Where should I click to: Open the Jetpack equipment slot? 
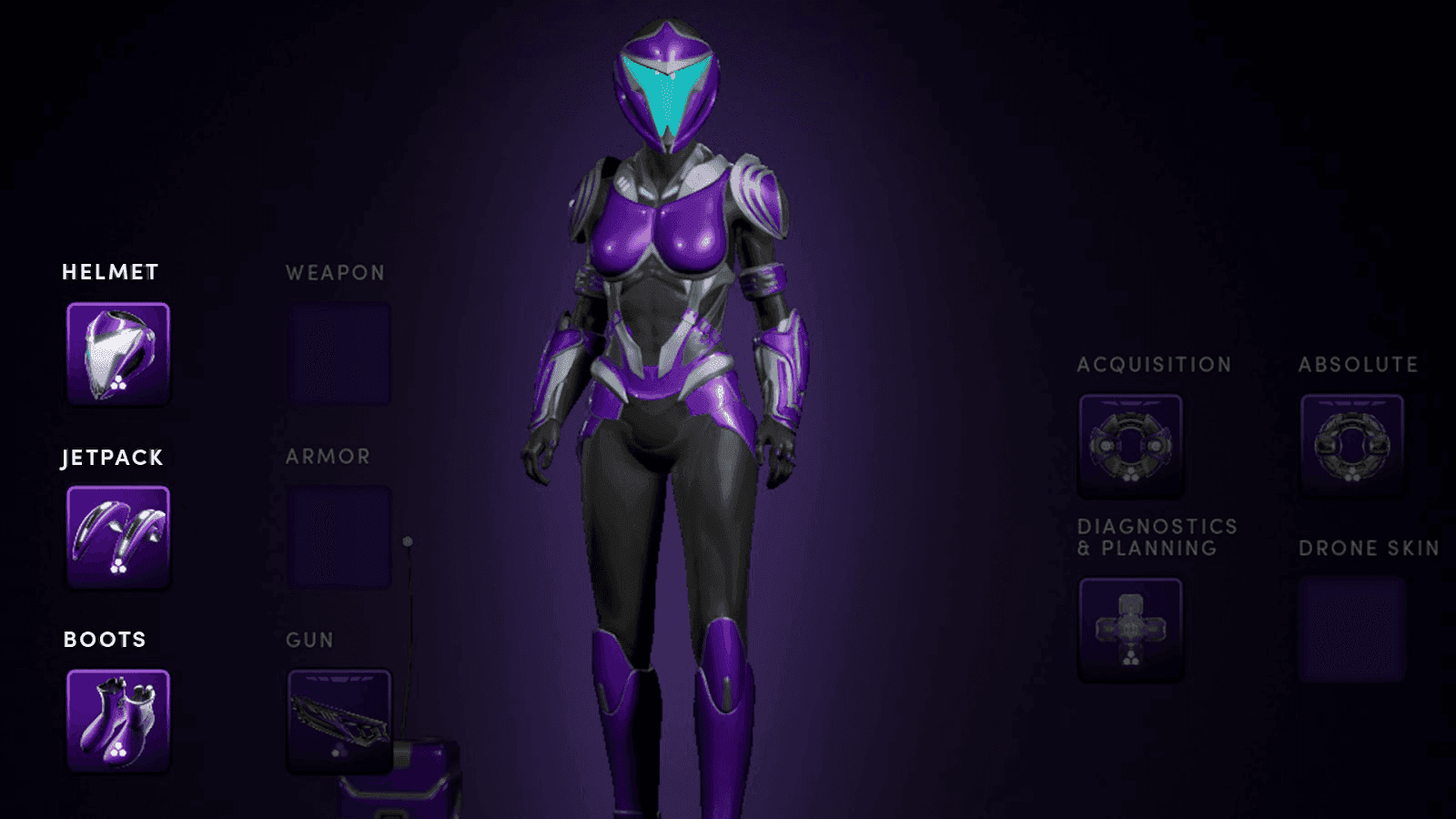tap(118, 537)
